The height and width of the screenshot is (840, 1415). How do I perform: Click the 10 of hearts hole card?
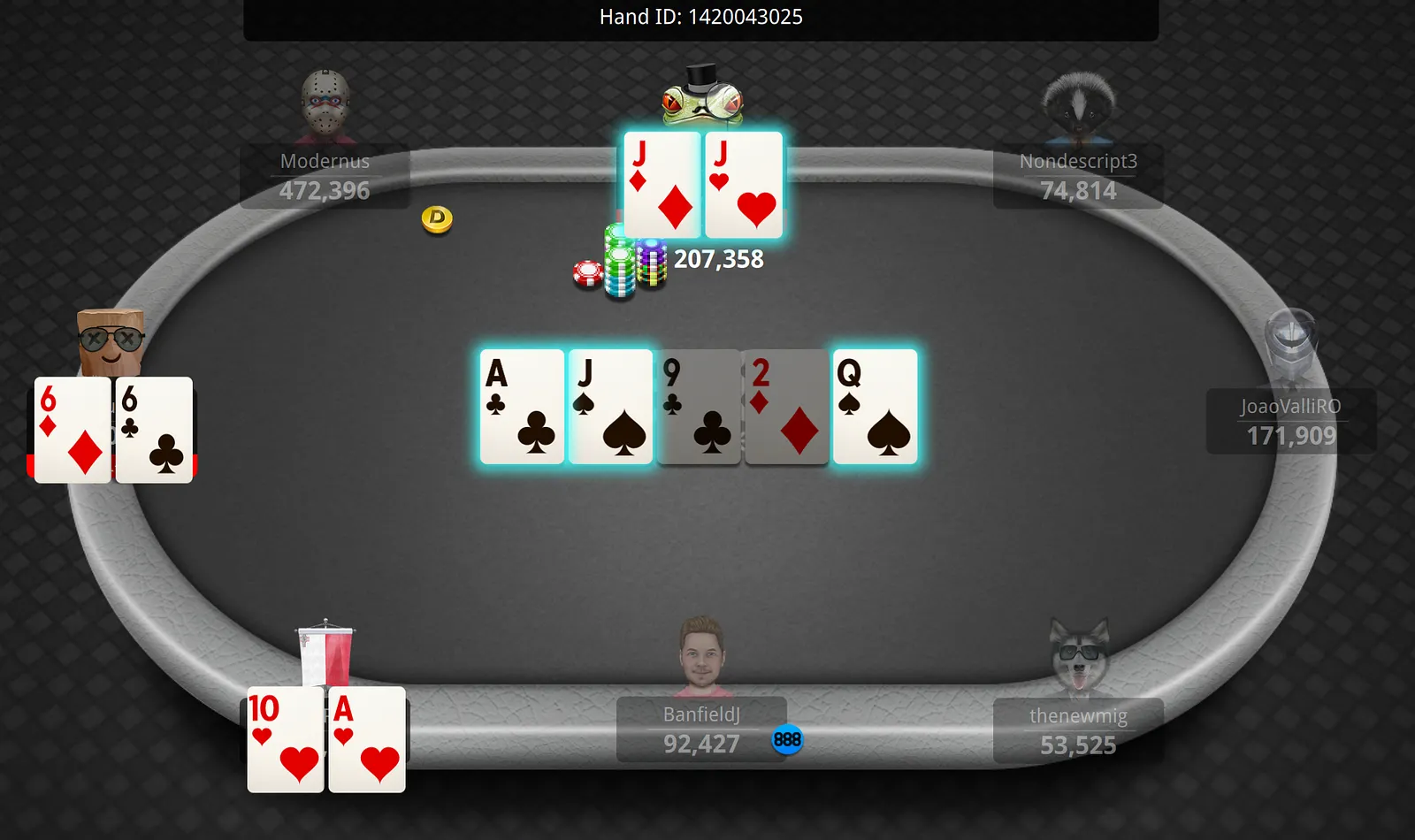pos(285,739)
